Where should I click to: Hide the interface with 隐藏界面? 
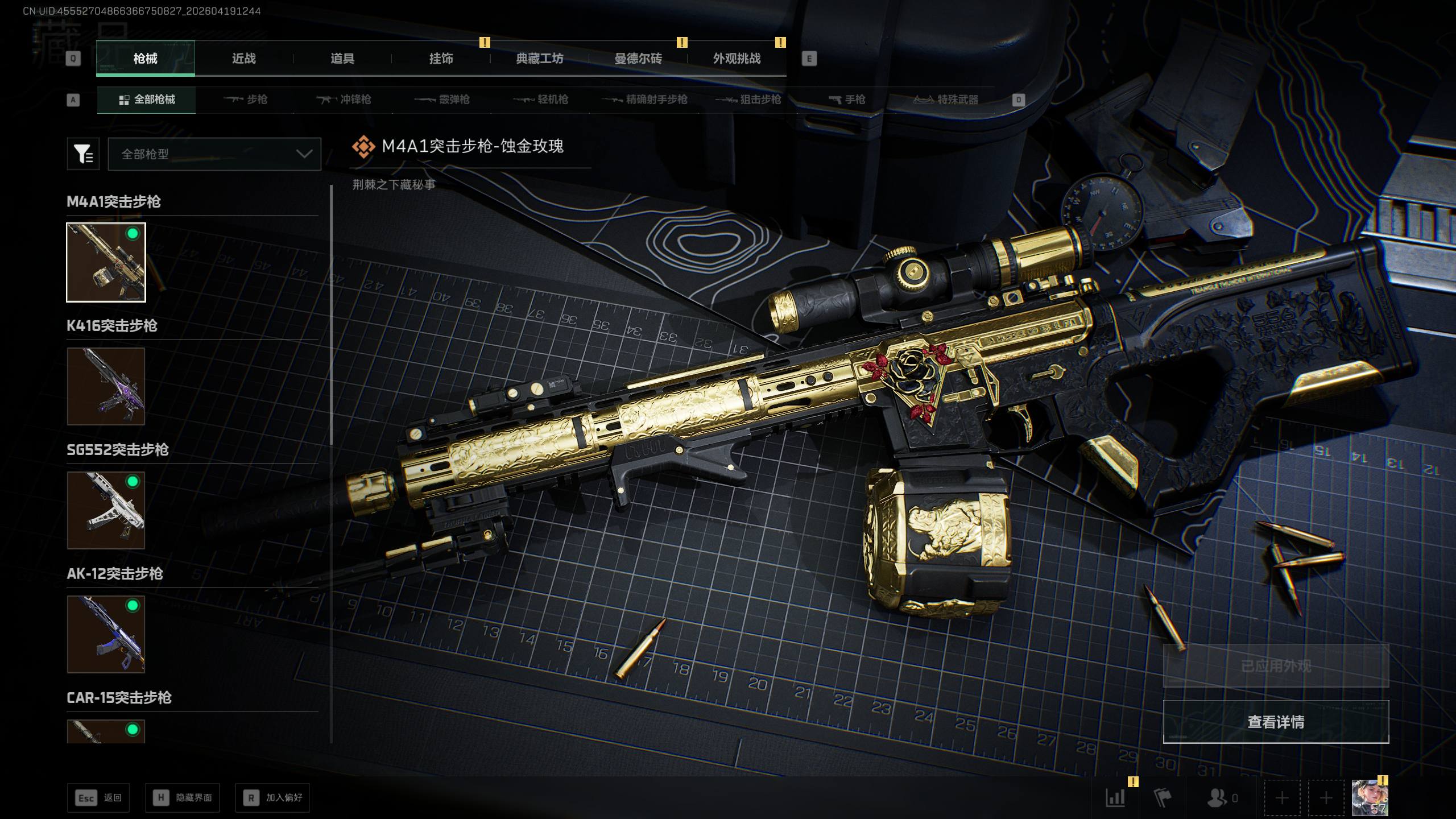pyautogui.click(x=183, y=798)
